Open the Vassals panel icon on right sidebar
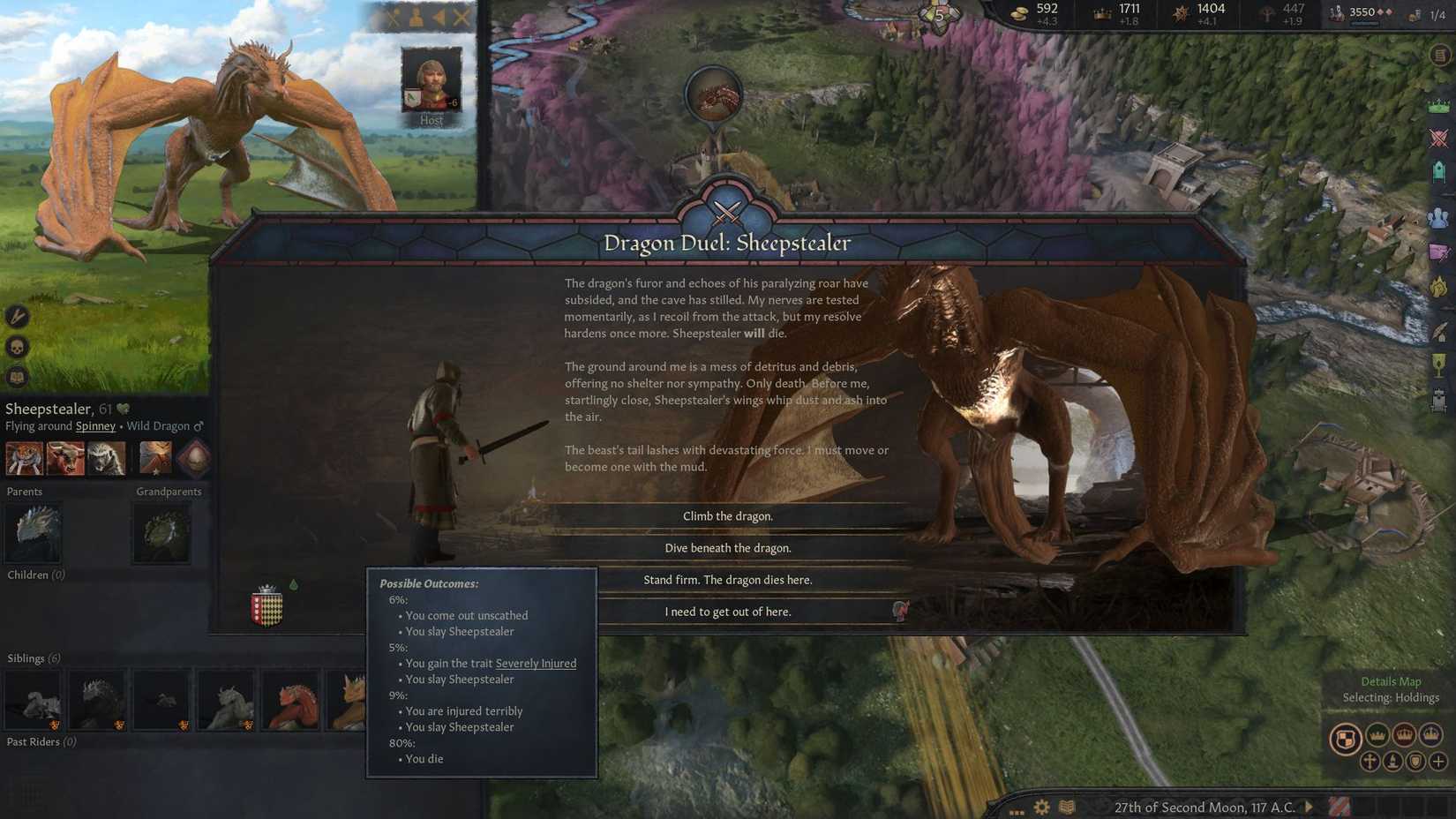This screenshot has height=819, width=1456. coord(1439,214)
